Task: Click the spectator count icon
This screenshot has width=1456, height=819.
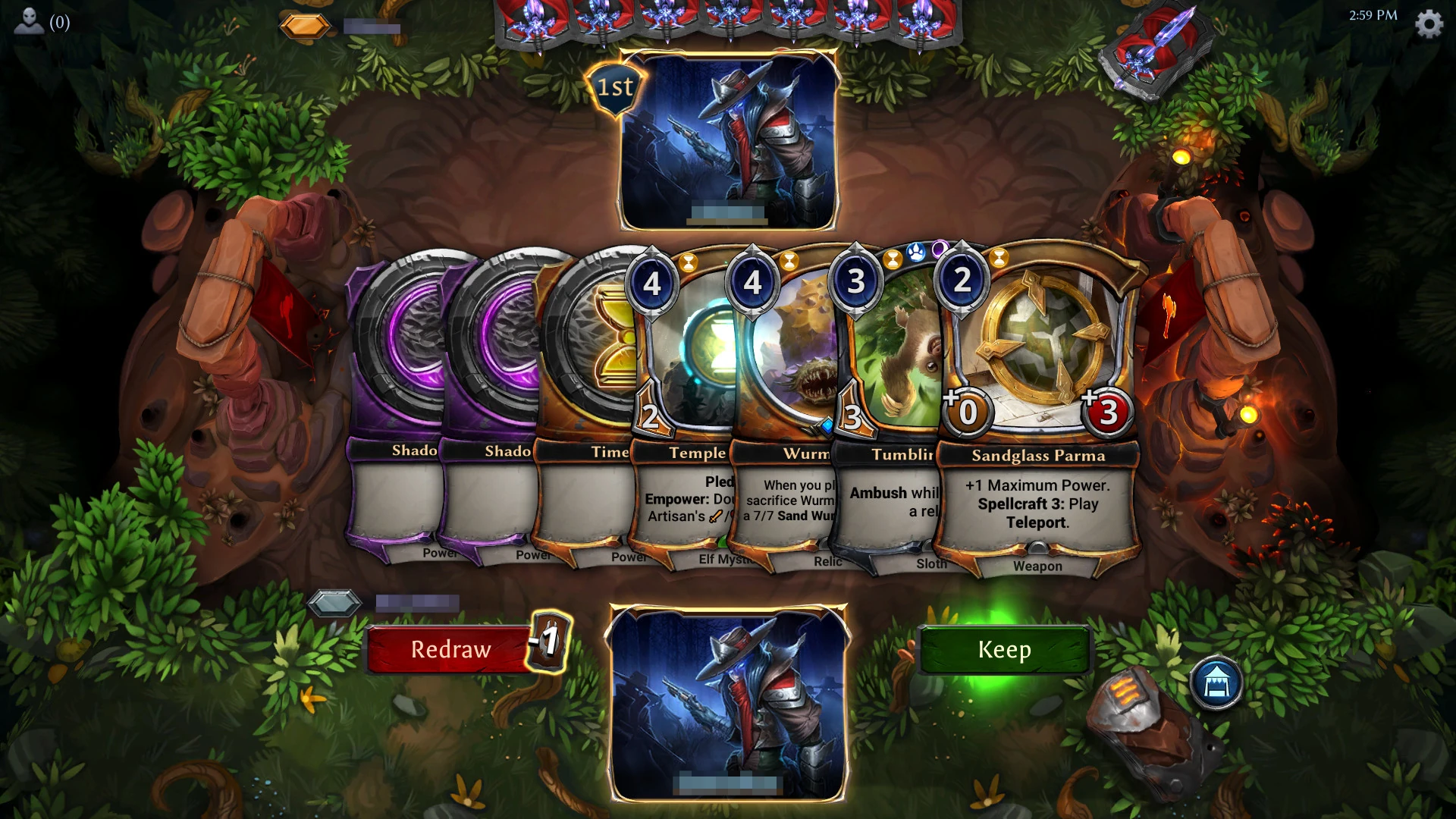Action: point(28,21)
